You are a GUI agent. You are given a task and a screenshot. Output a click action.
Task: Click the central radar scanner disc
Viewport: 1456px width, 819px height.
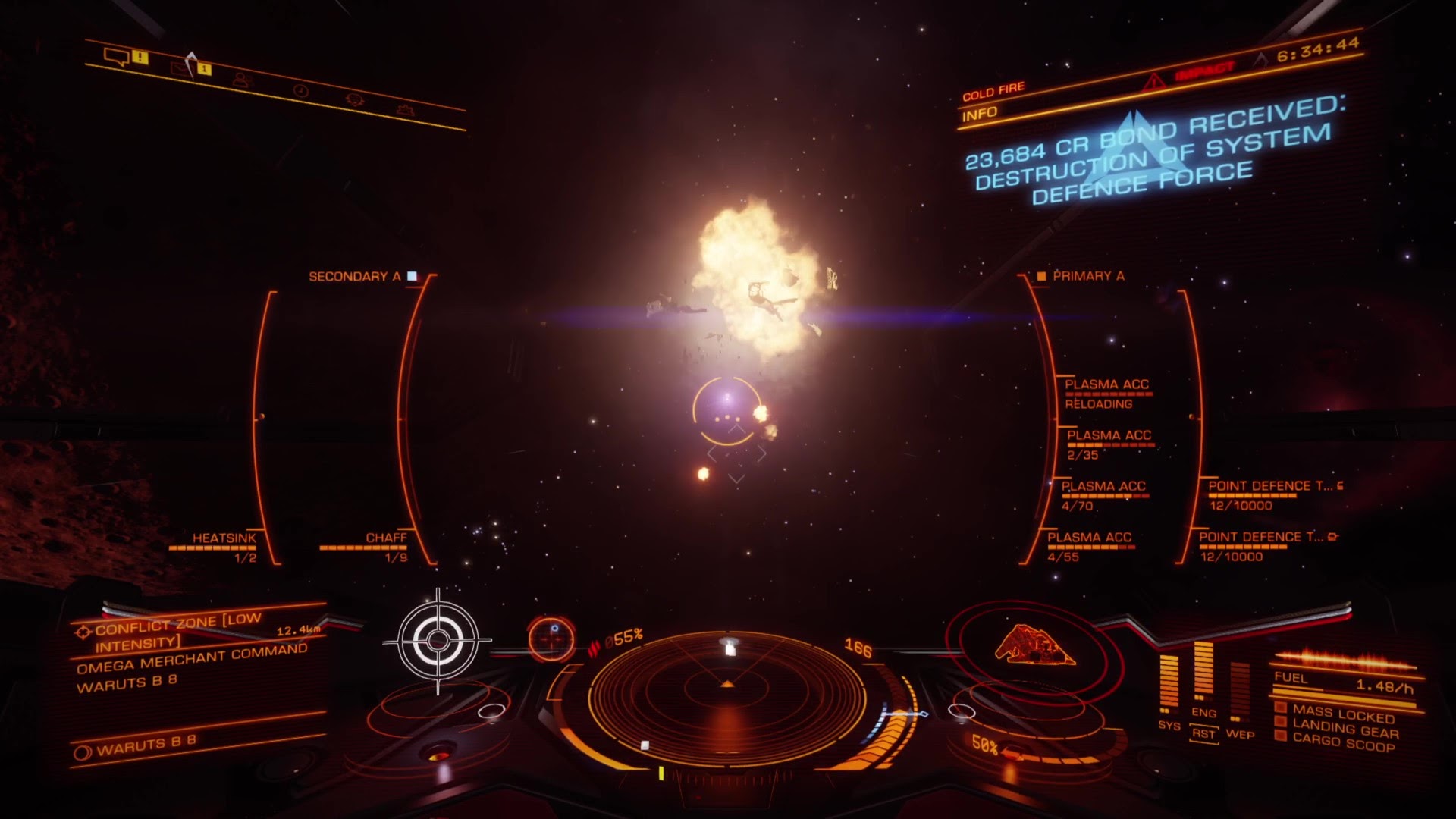pos(727,690)
